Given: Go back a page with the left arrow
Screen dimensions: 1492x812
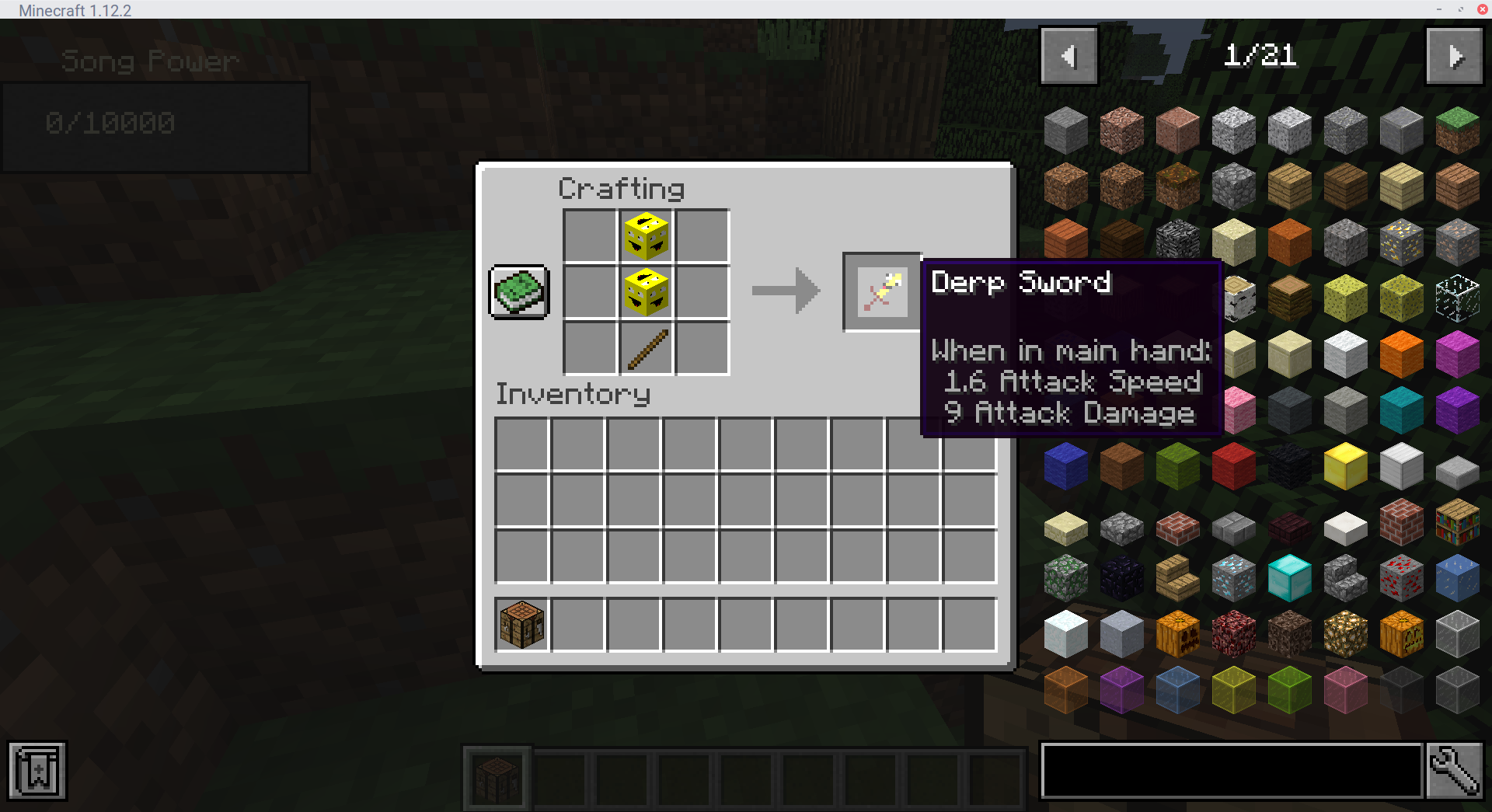Looking at the screenshot, I should (1068, 55).
